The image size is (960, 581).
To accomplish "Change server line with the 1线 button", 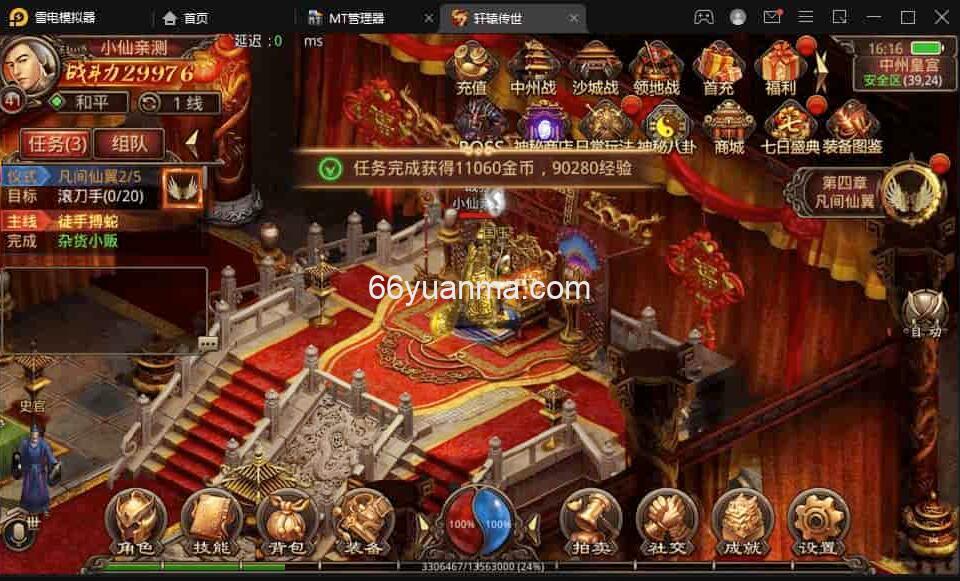I will [x=174, y=102].
